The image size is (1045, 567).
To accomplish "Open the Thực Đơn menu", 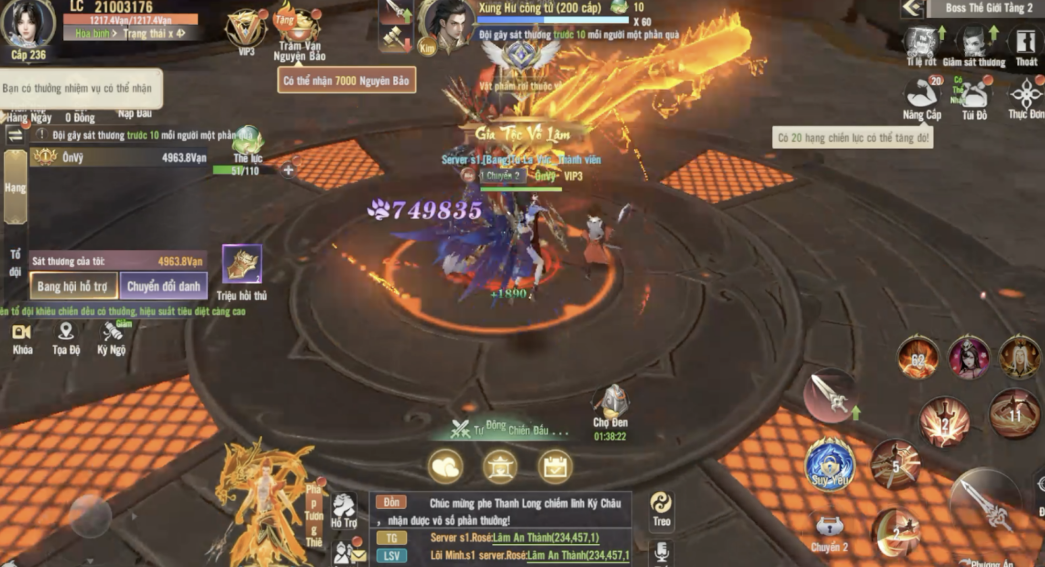I will point(1025,97).
